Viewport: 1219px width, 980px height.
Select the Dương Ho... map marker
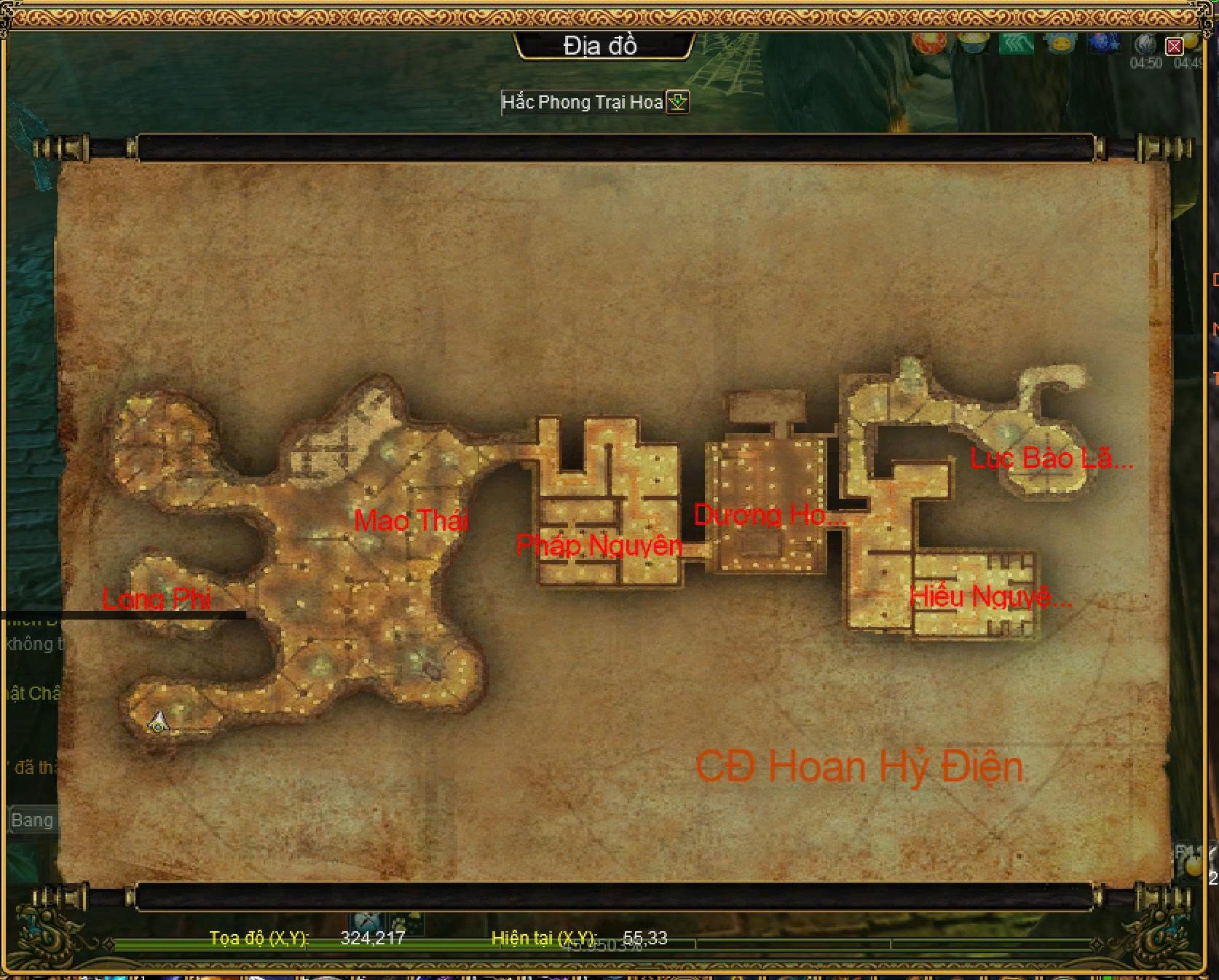770,515
